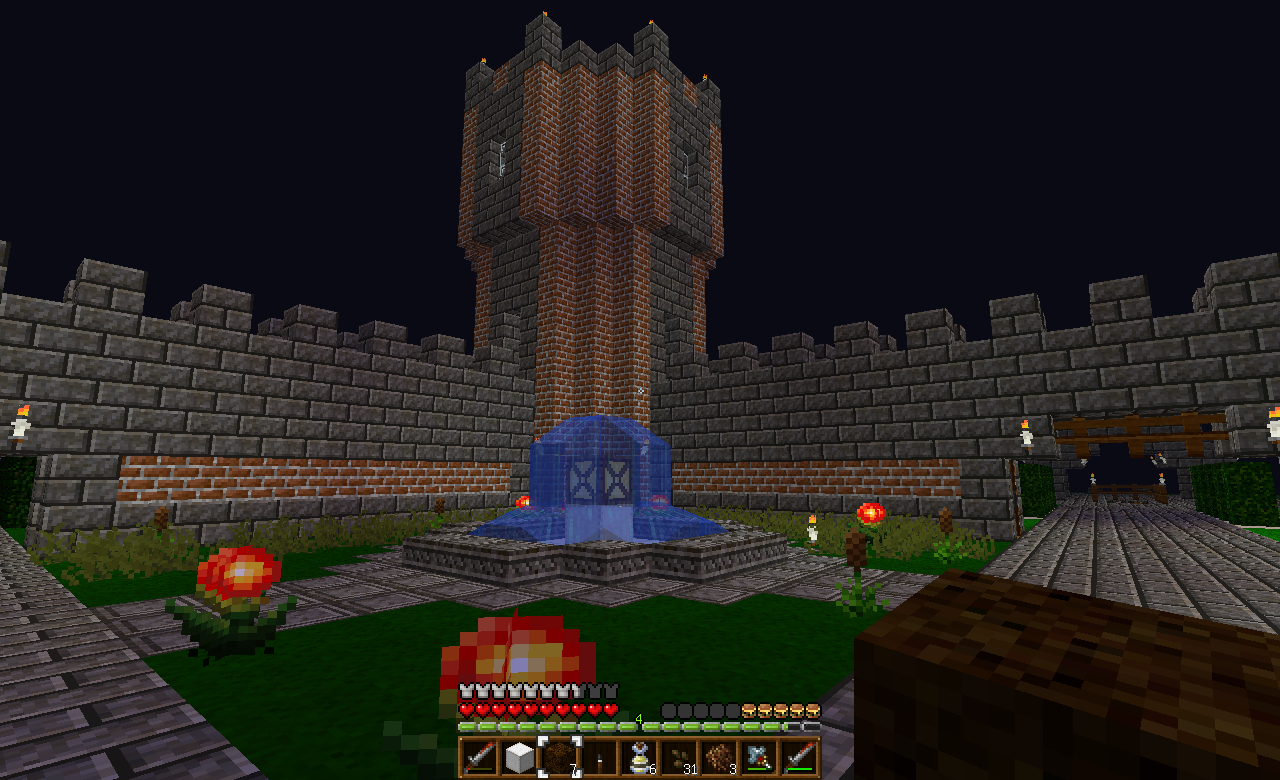Select the brown item stack of 3

(719, 757)
